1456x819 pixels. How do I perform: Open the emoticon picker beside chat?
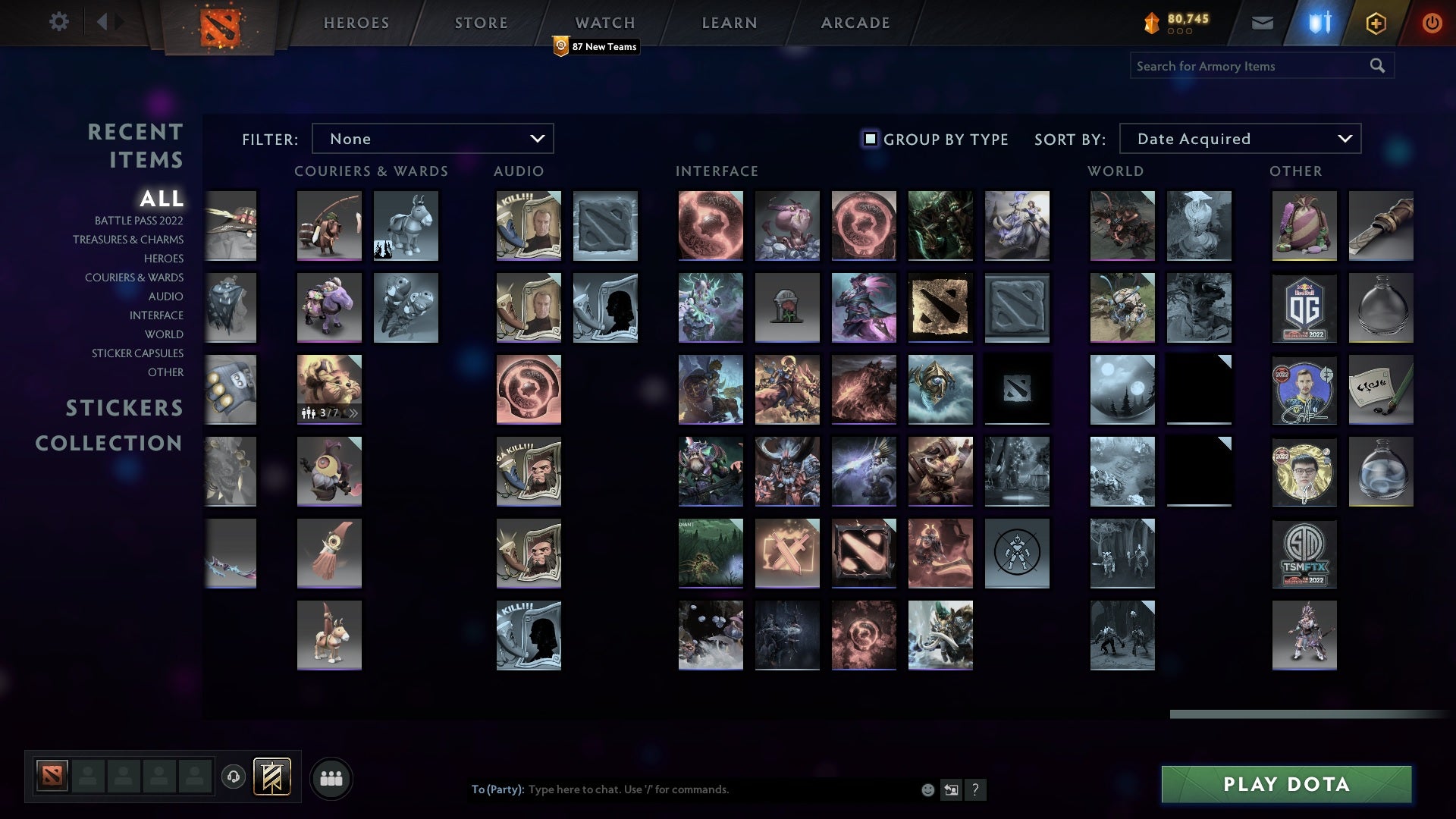pyautogui.click(x=927, y=789)
